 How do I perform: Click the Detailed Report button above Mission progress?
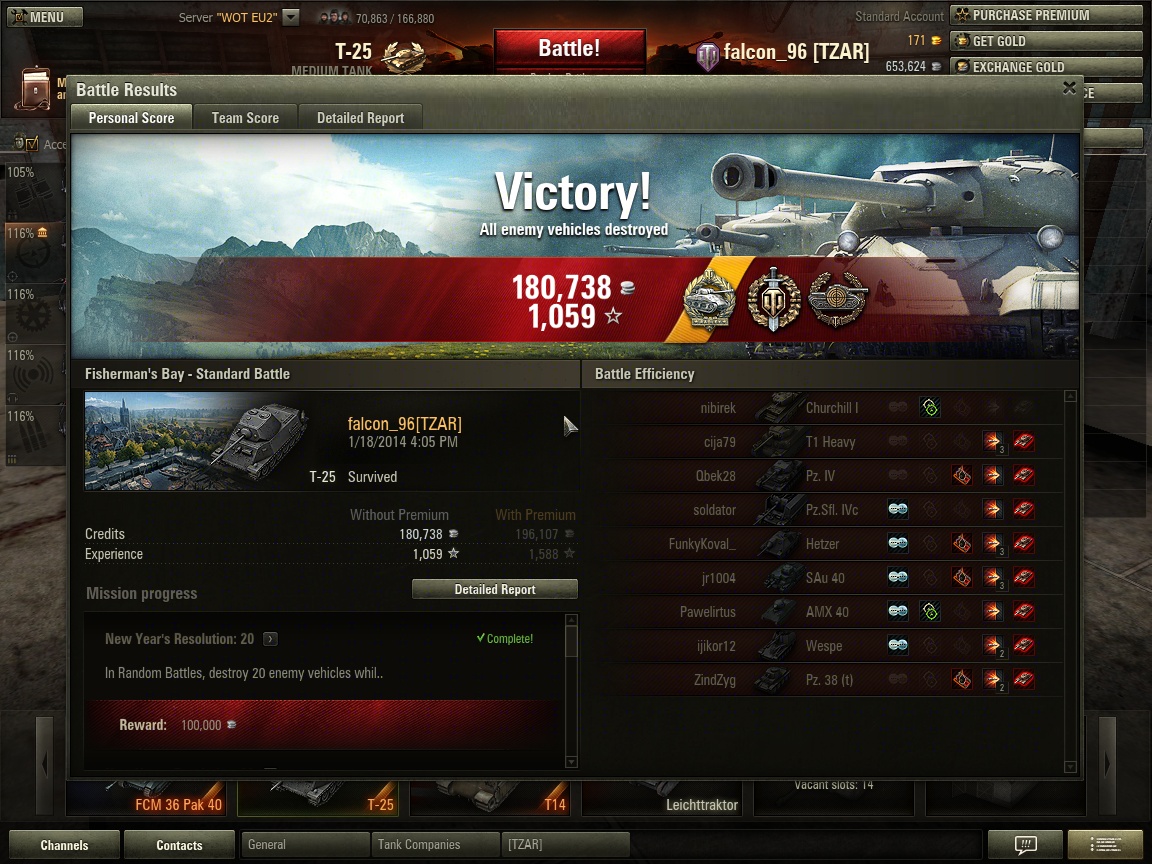tap(495, 590)
